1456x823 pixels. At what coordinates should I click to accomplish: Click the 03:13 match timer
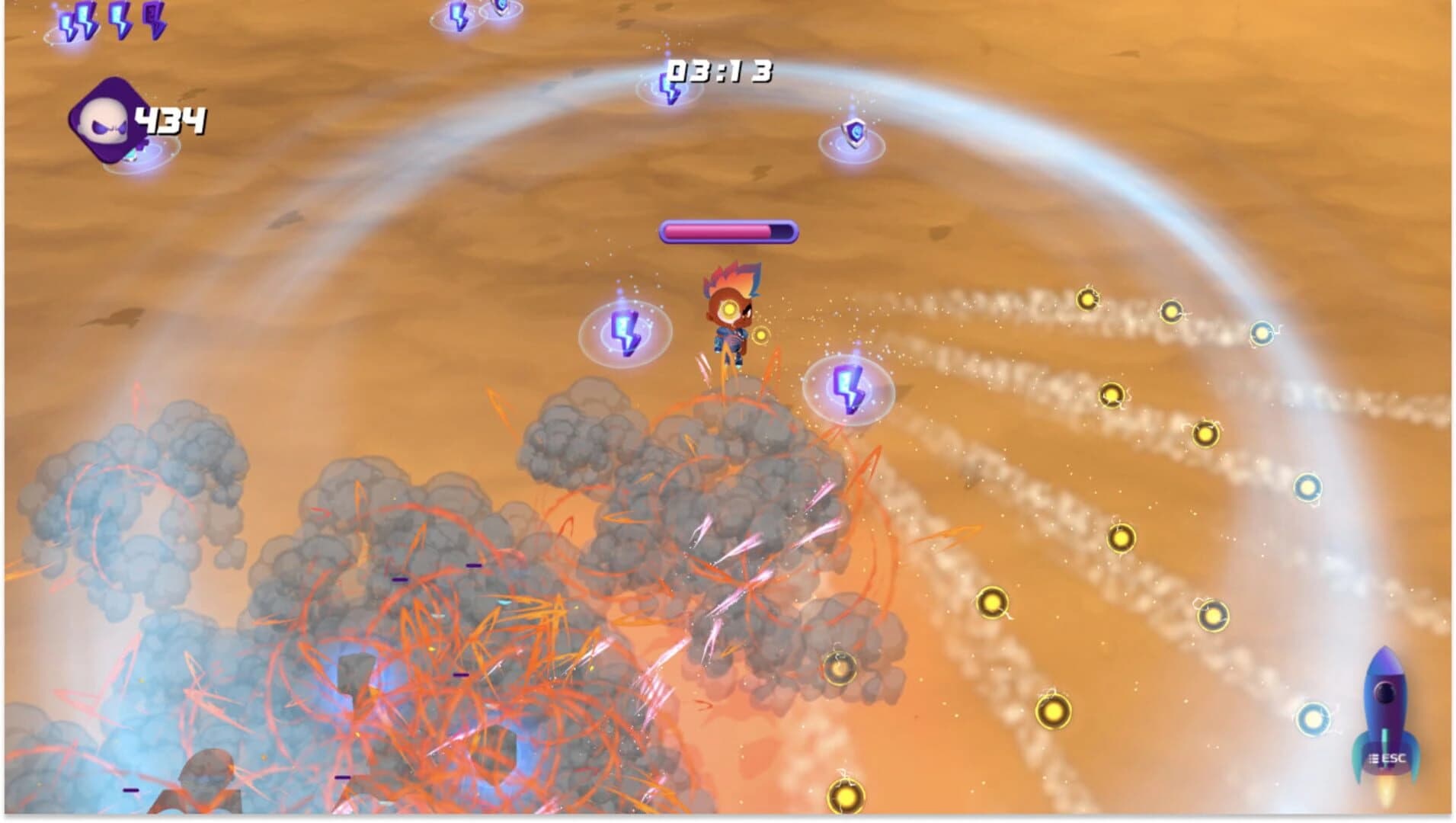pos(716,72)
